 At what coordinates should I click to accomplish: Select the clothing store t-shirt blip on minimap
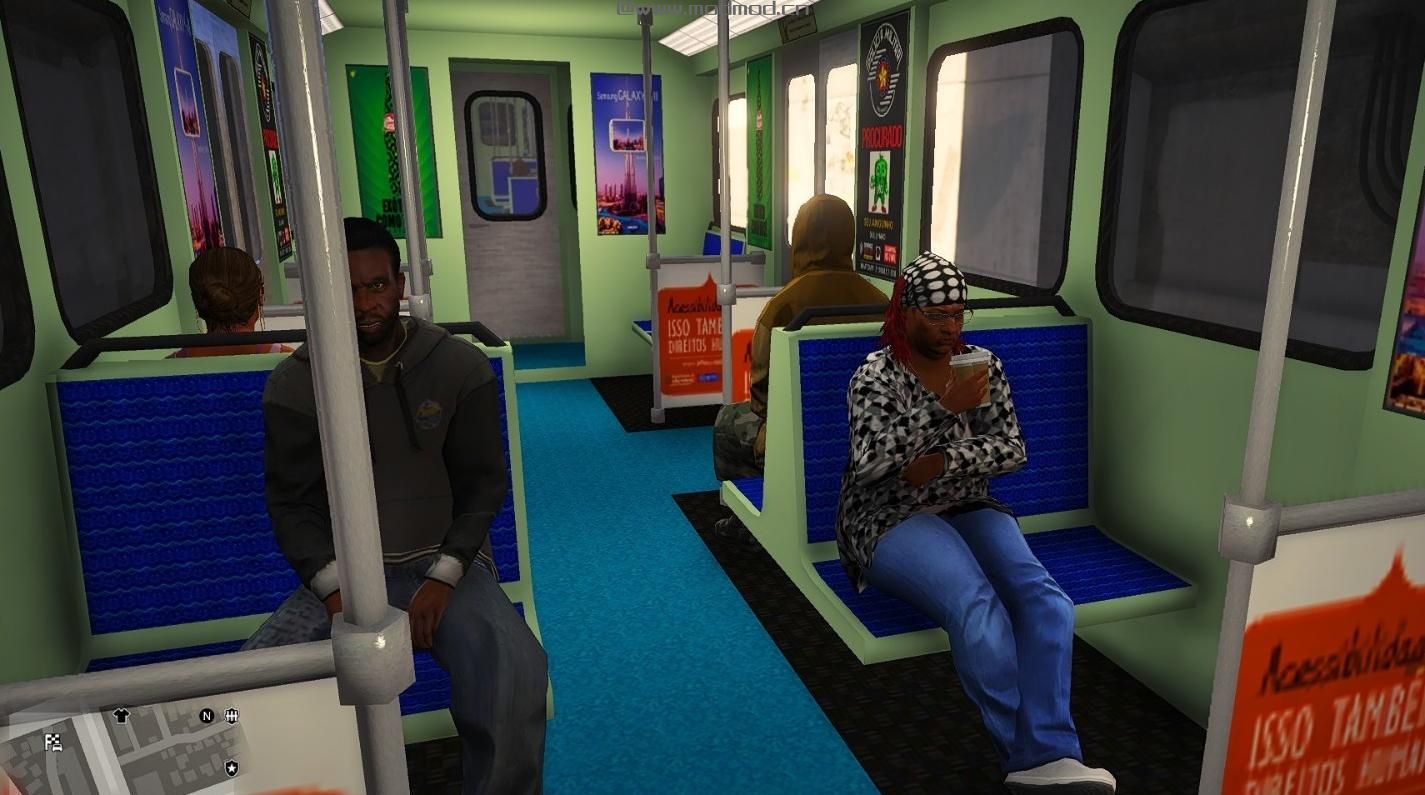[x=120, y=714]
